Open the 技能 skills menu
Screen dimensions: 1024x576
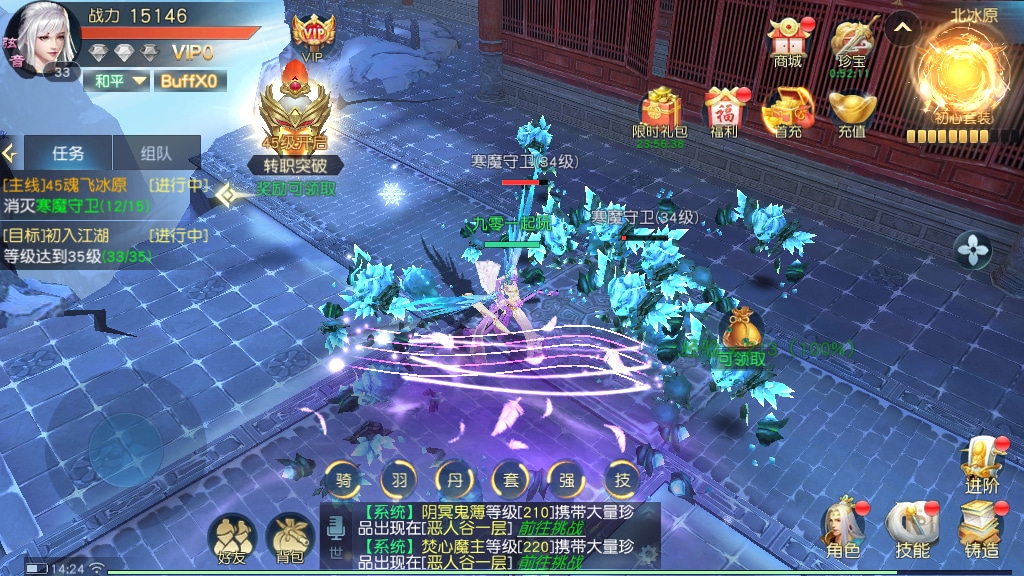(x=912, y=528)
